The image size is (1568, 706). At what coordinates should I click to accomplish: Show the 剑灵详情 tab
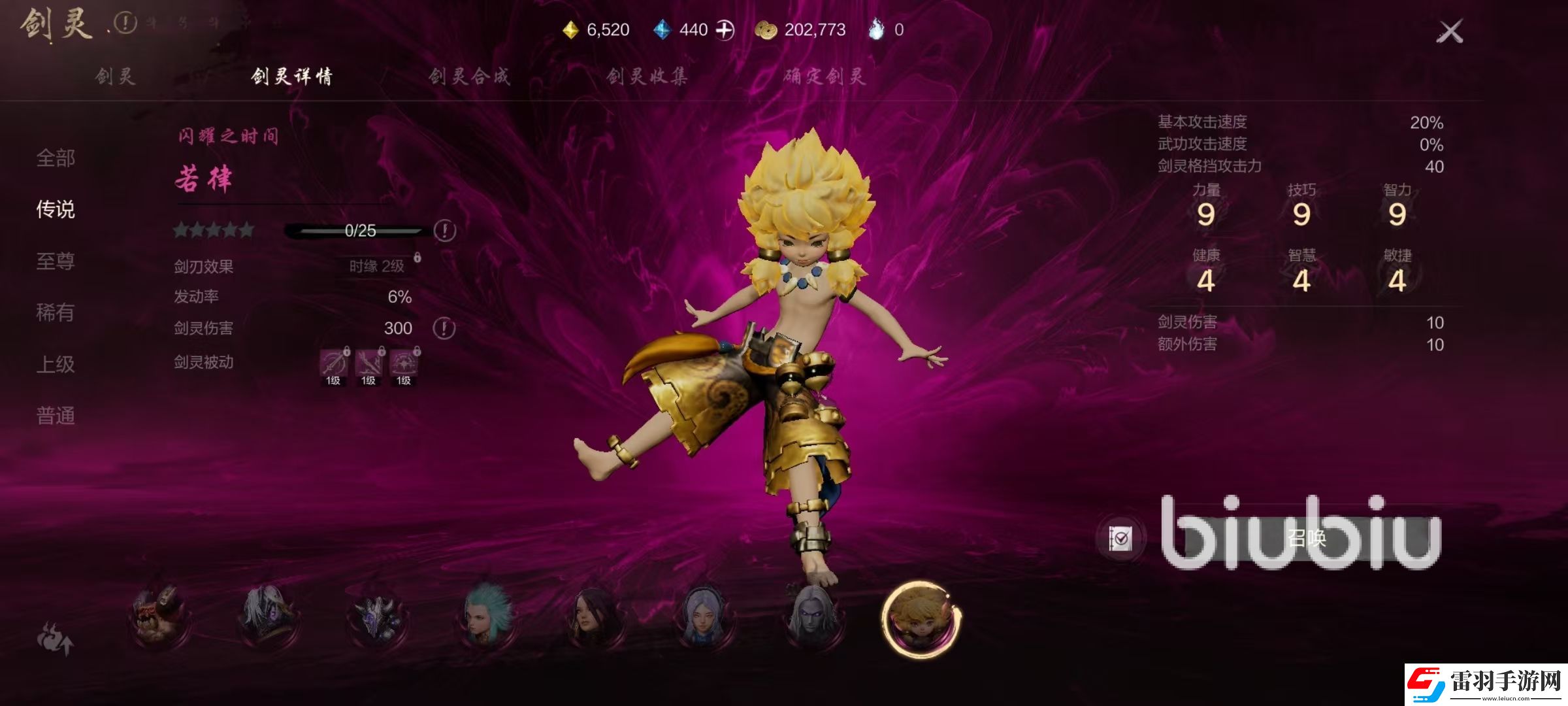[x=291, y=76]
